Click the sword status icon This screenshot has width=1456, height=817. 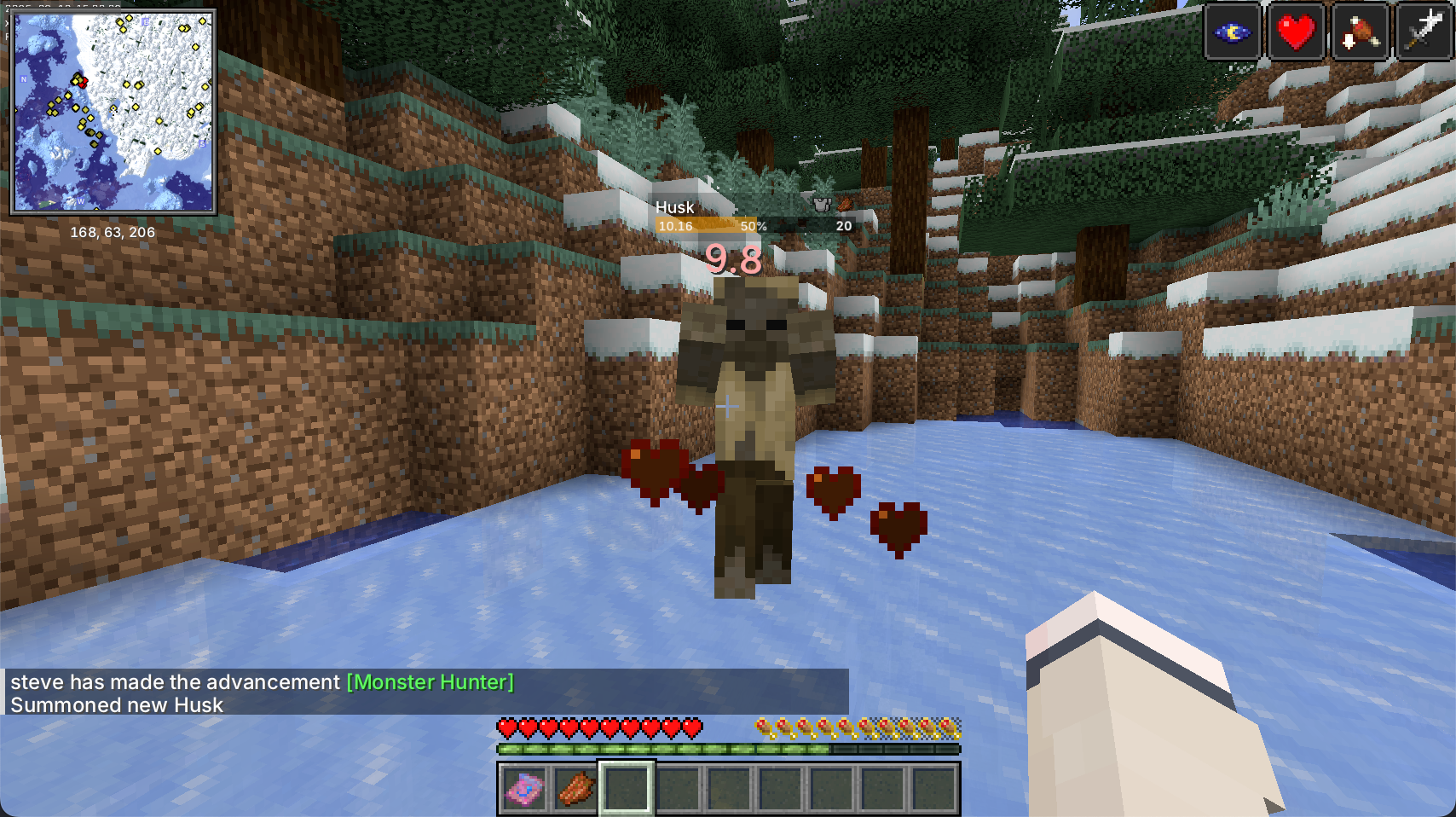tap(1424, 32)
